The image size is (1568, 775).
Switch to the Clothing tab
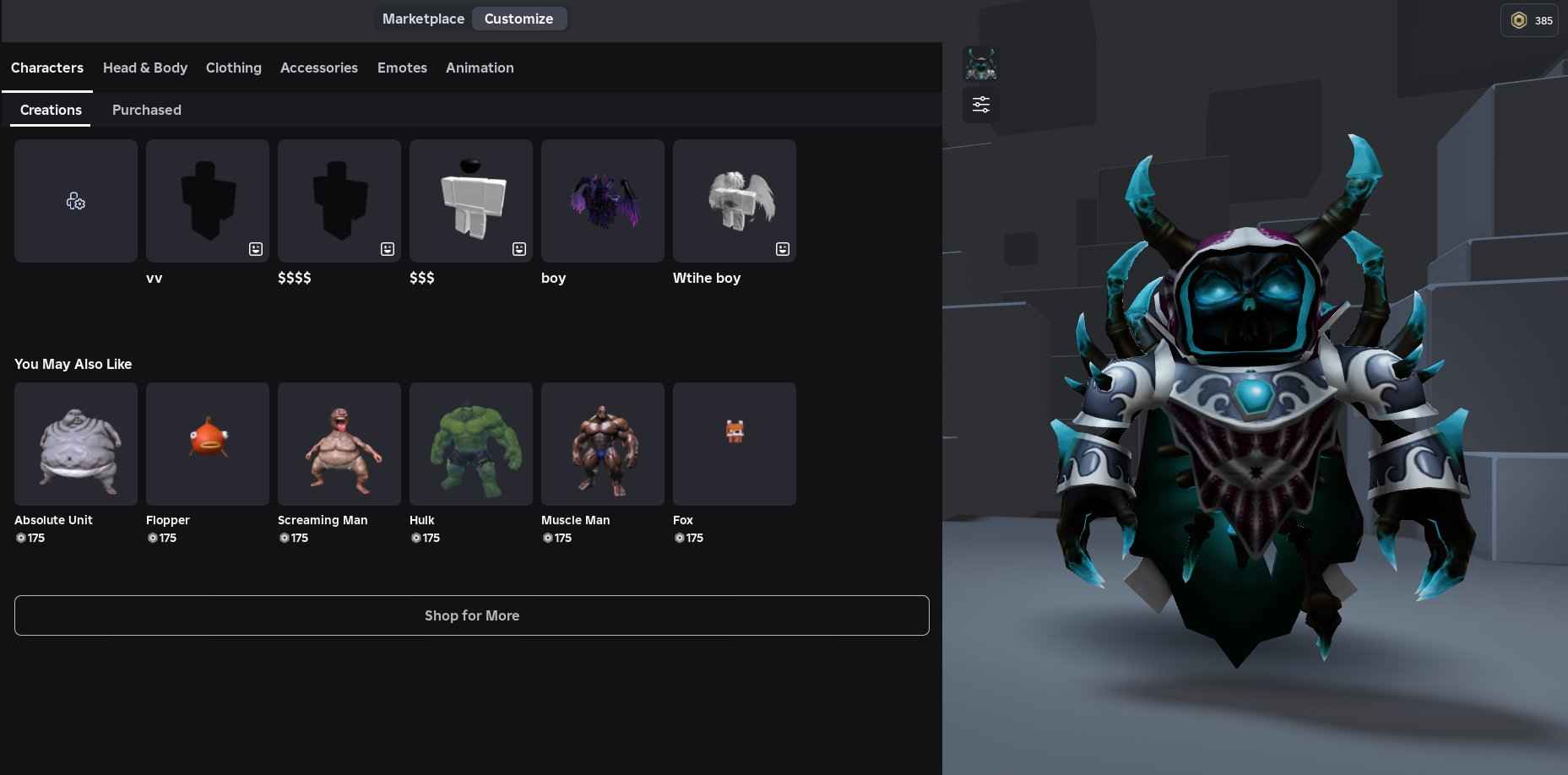pos(234,68)
